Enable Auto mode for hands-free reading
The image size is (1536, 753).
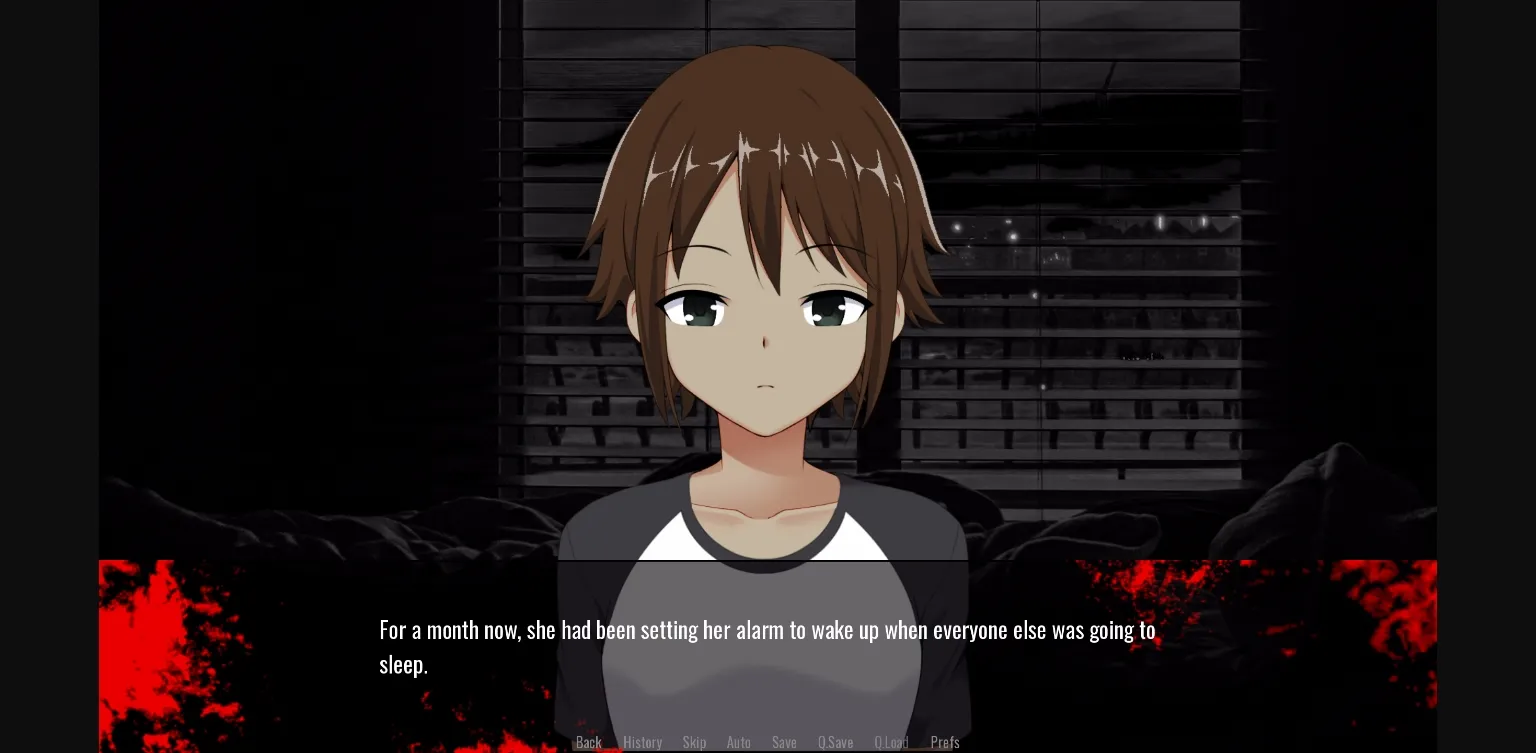(x=739, y=742)
